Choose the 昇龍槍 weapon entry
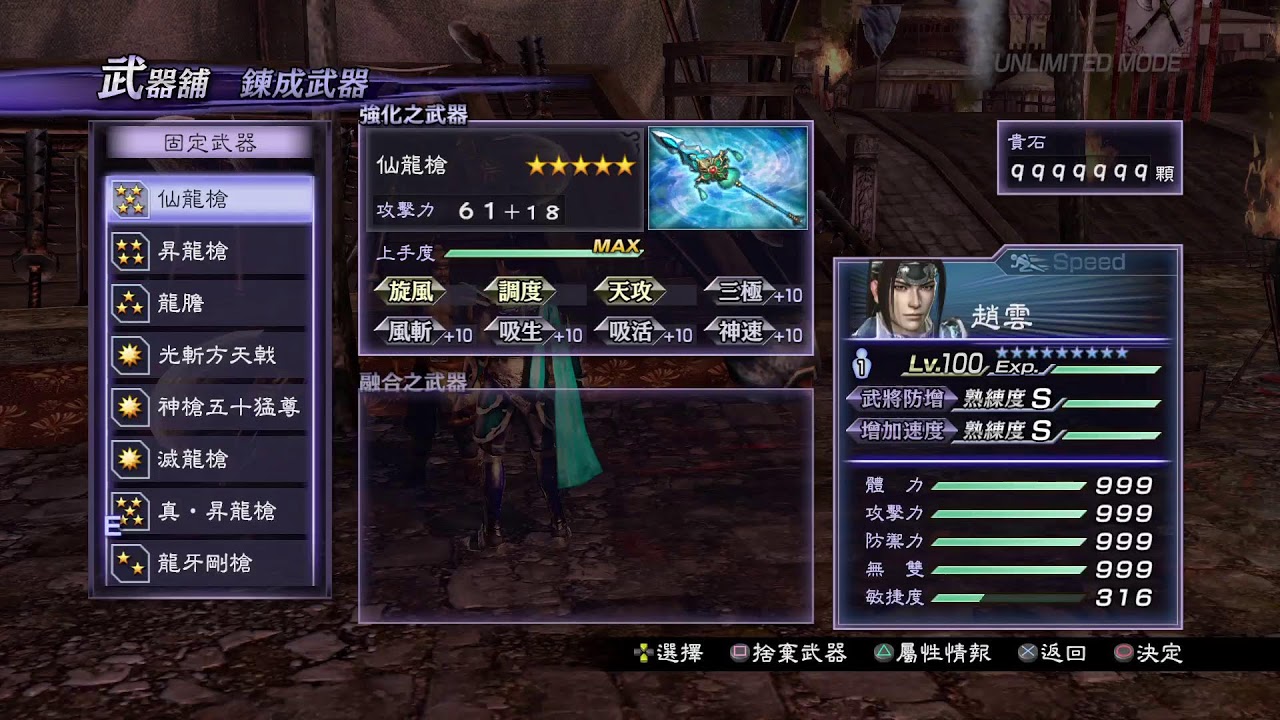This screenshot has width=1280, height=720. (210, 251)
